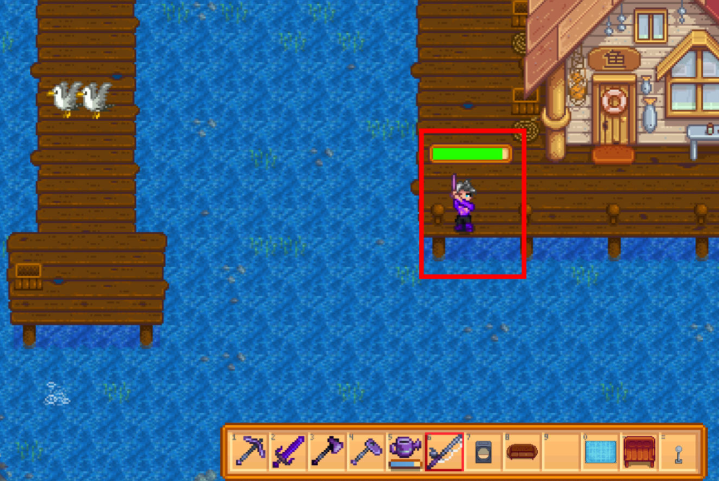Pick the red armchair furniture slot
Viewport: 719px width, 481px height.
638,451
